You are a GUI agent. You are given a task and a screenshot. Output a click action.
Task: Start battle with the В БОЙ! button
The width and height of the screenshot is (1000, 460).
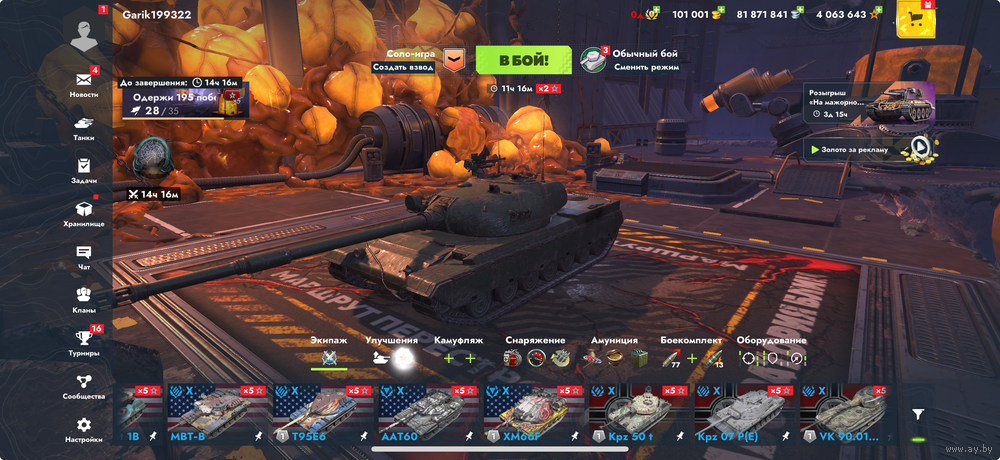pos(523,60)
